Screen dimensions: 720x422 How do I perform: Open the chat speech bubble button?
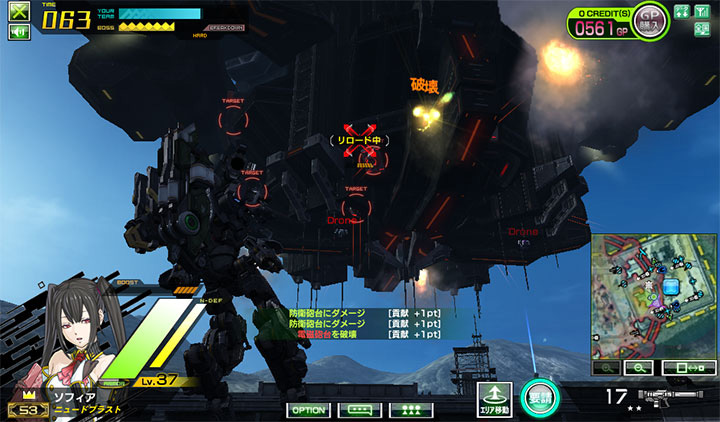coord(359,410)
